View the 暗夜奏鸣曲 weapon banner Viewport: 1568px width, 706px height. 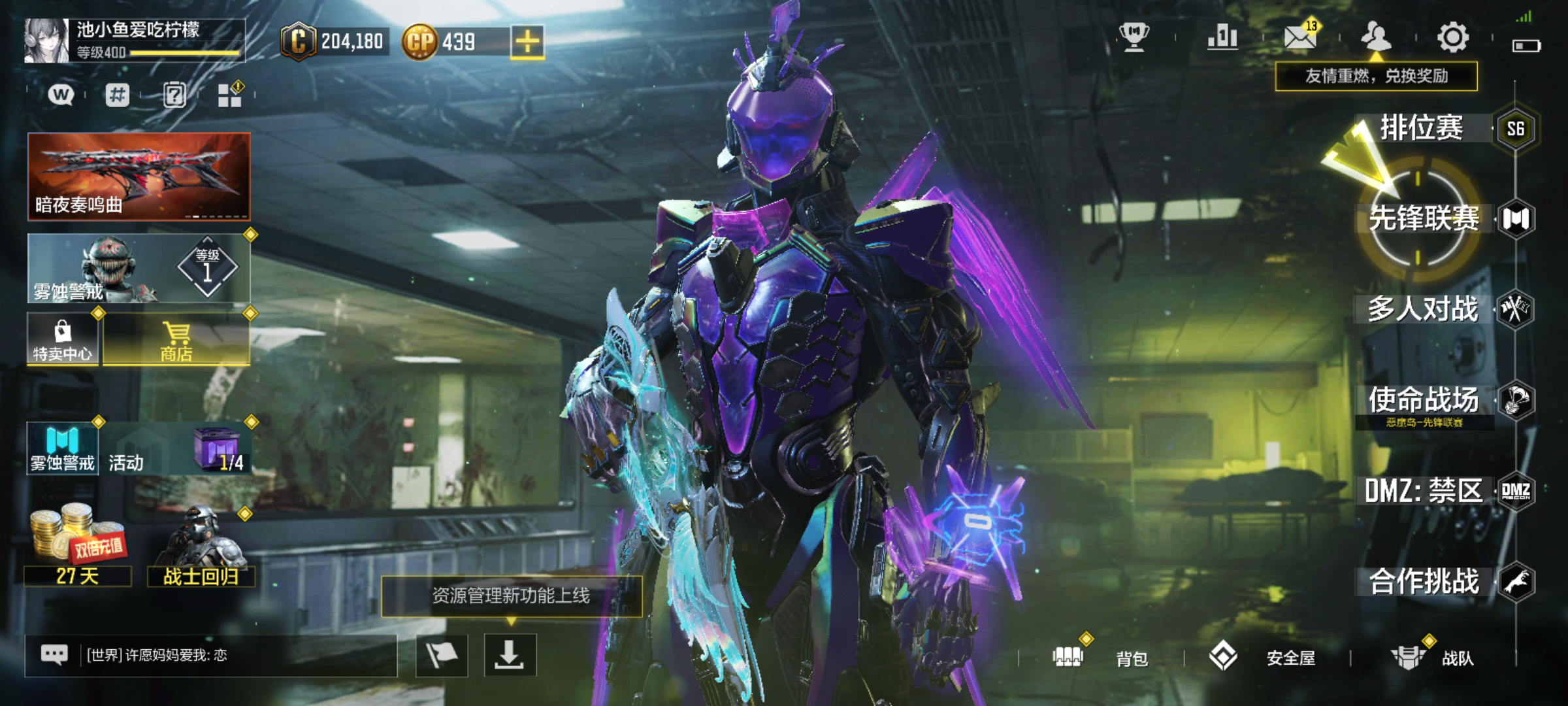pyautogui.click(x=139, y=176)
